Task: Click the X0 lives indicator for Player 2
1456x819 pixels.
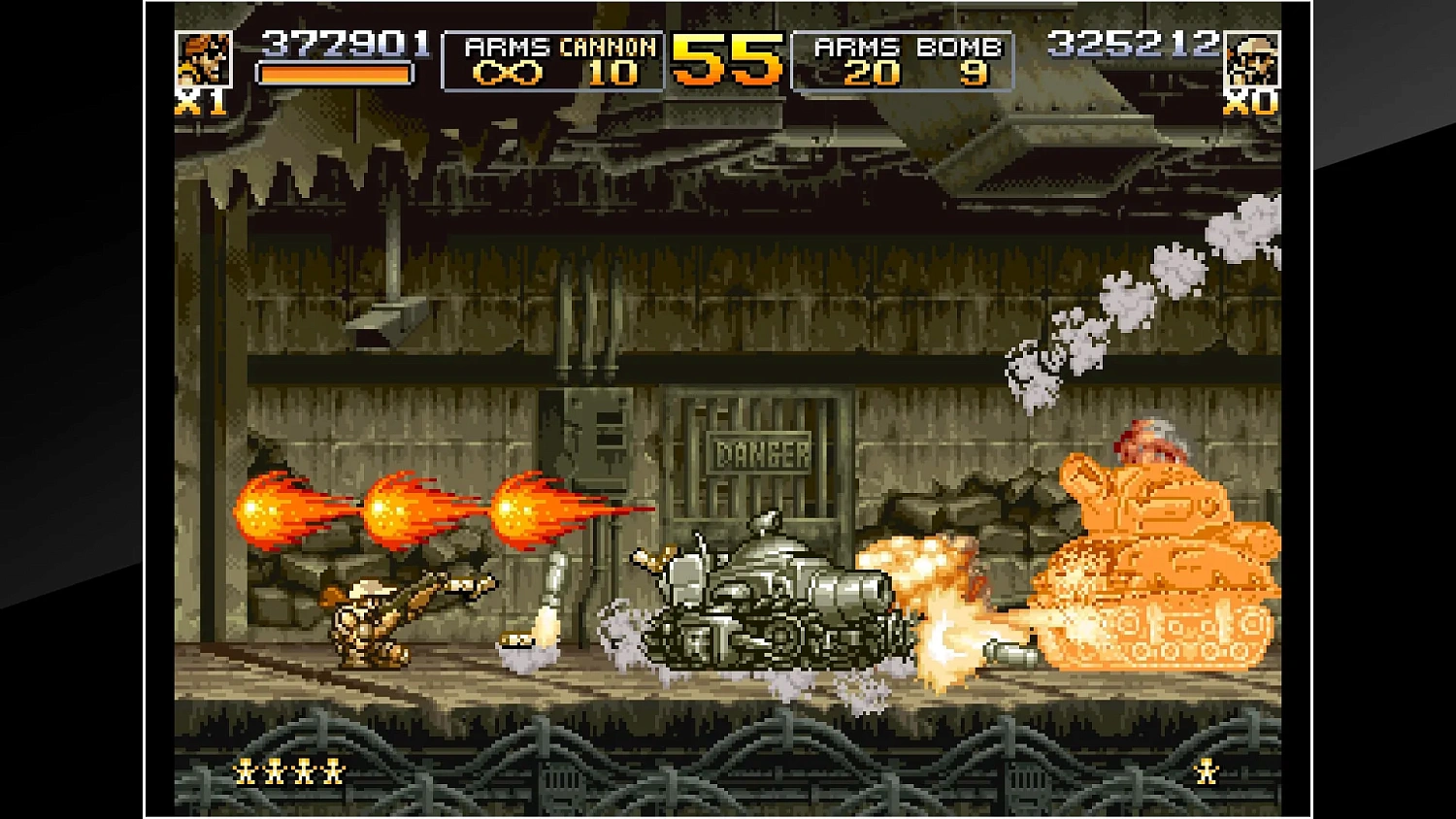Action: coord(1253,104)
